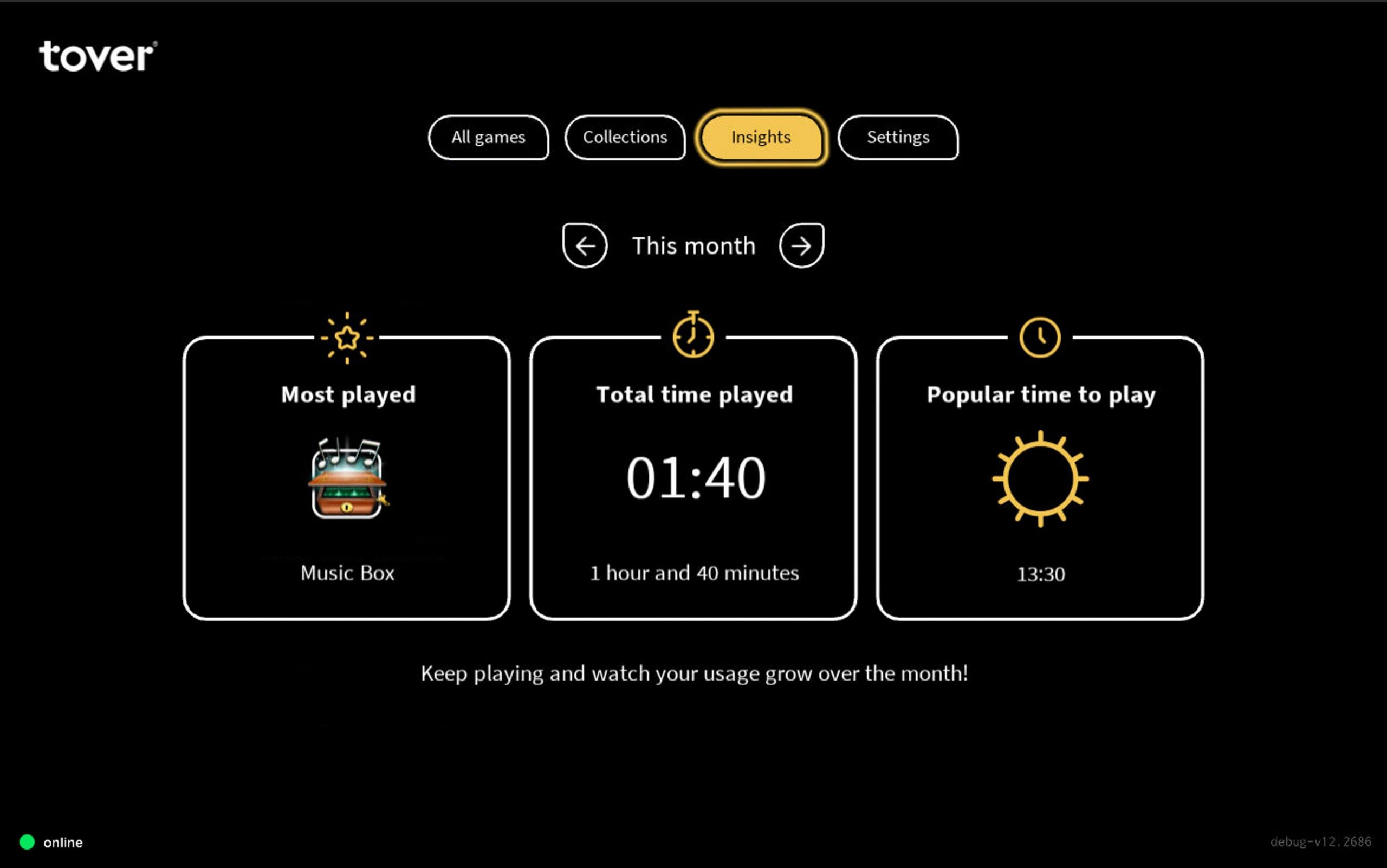Click the tover logo
Screen dimensions: 1387x868
point(98,56)
